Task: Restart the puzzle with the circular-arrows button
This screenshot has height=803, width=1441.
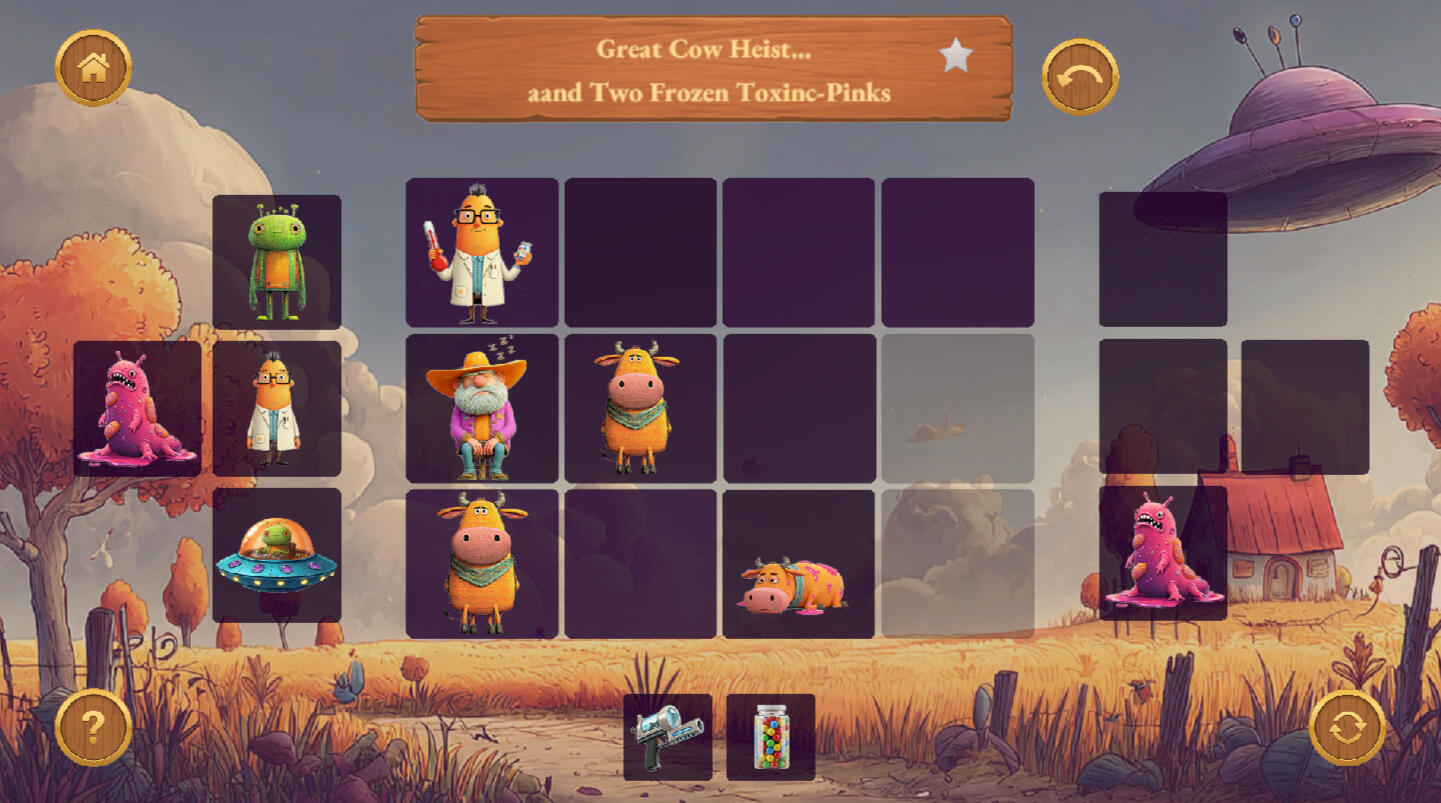Action: [1347, 727]
